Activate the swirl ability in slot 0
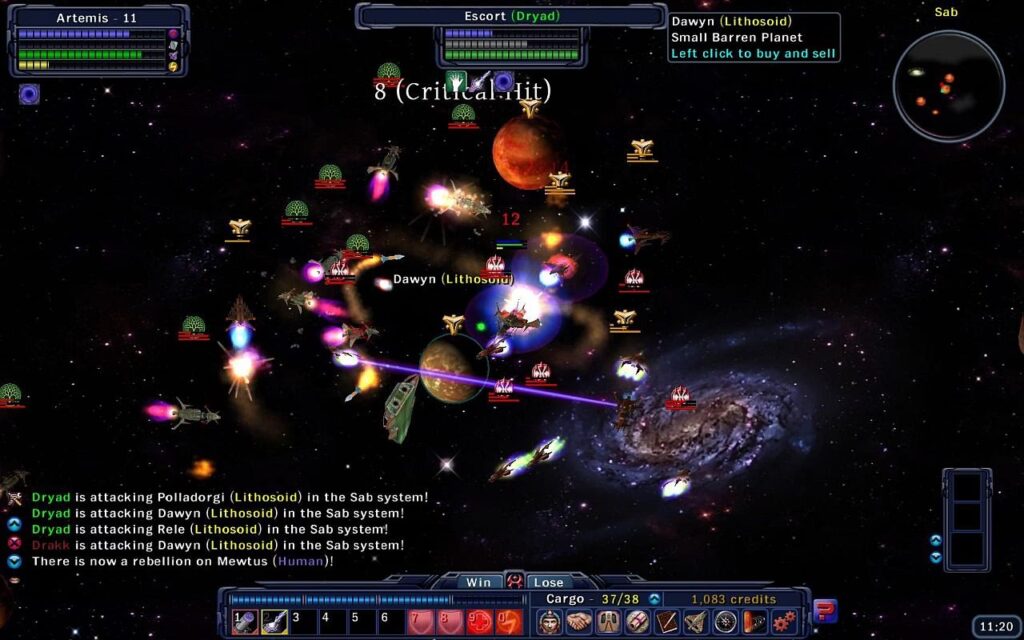The width and height of the screenshot is (1024, 640). [510, 622]
